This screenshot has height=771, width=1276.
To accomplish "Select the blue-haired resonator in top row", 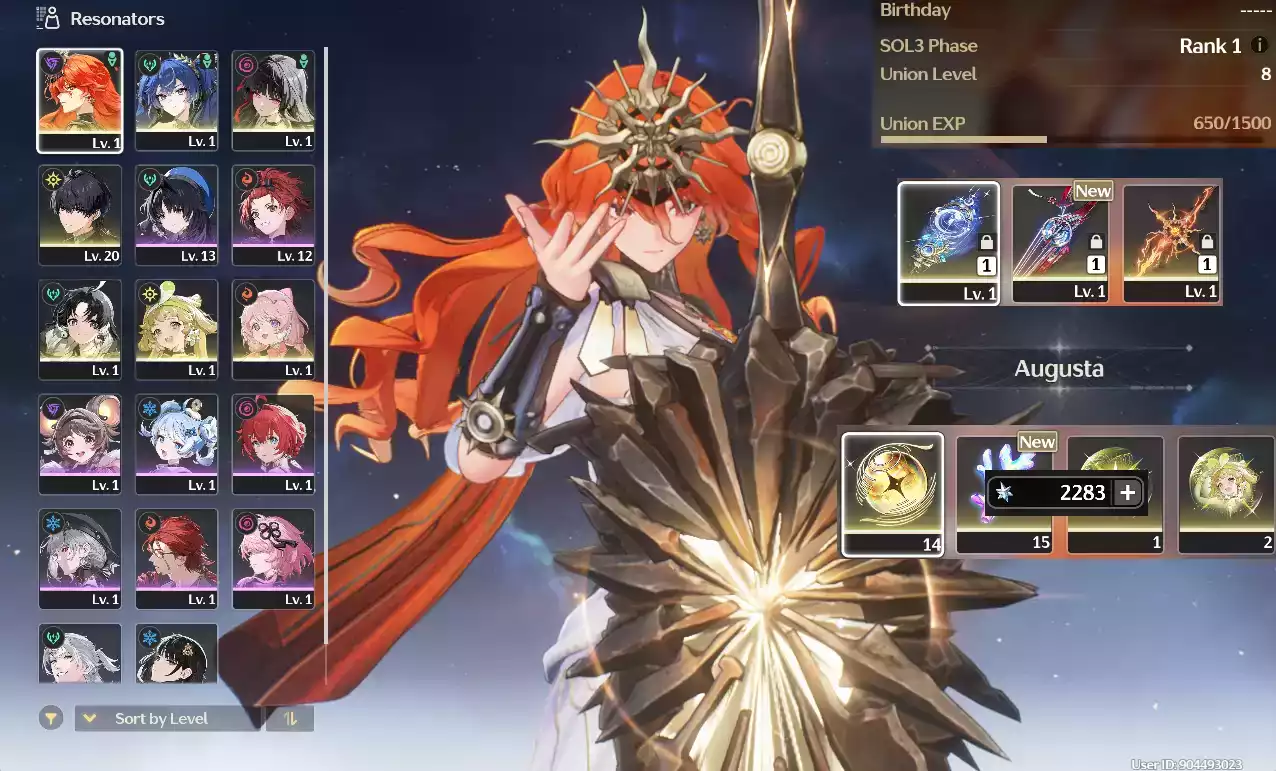I will pos(177,101).
